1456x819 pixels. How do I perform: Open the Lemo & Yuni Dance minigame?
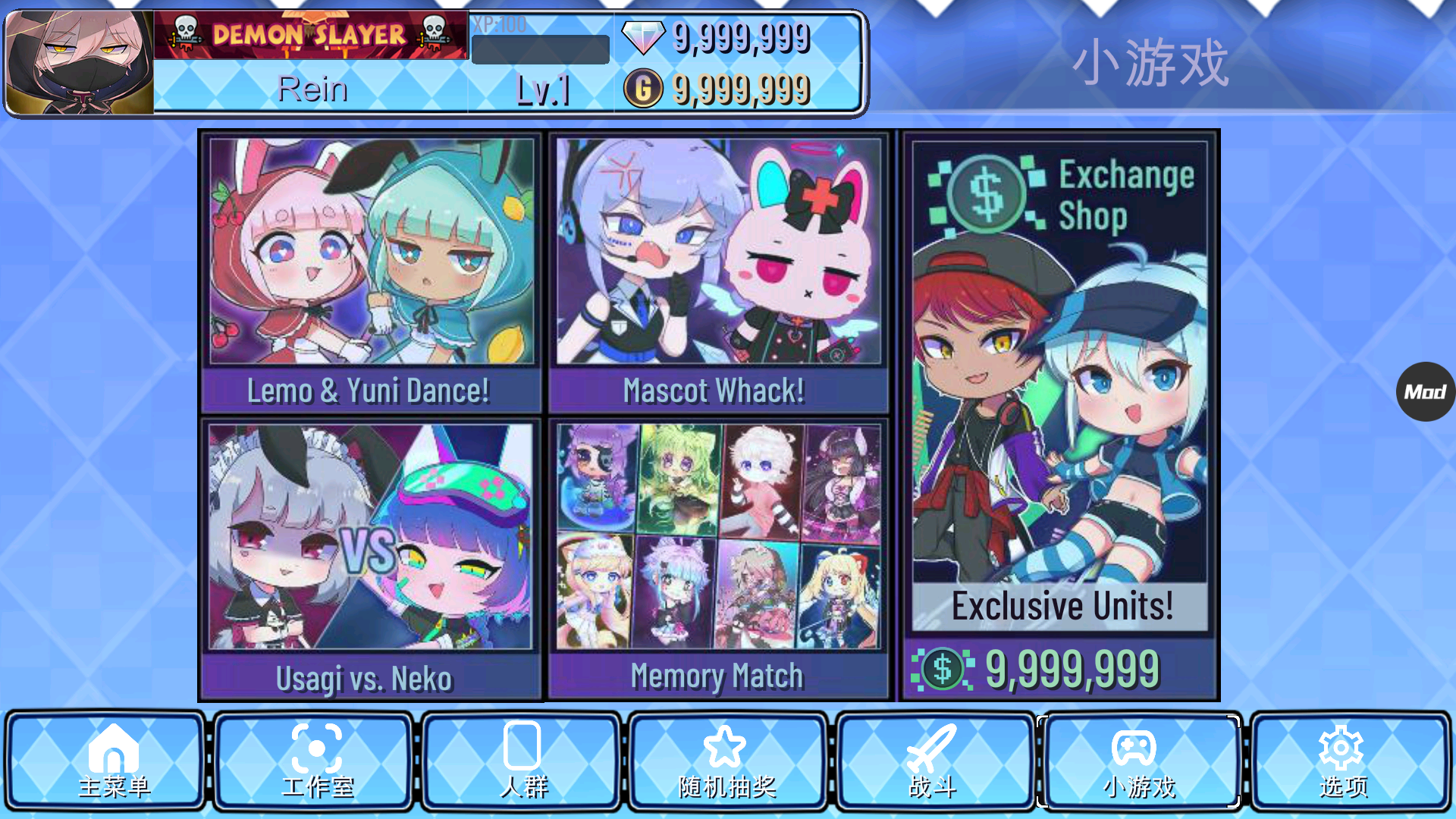tap(371, 272)
